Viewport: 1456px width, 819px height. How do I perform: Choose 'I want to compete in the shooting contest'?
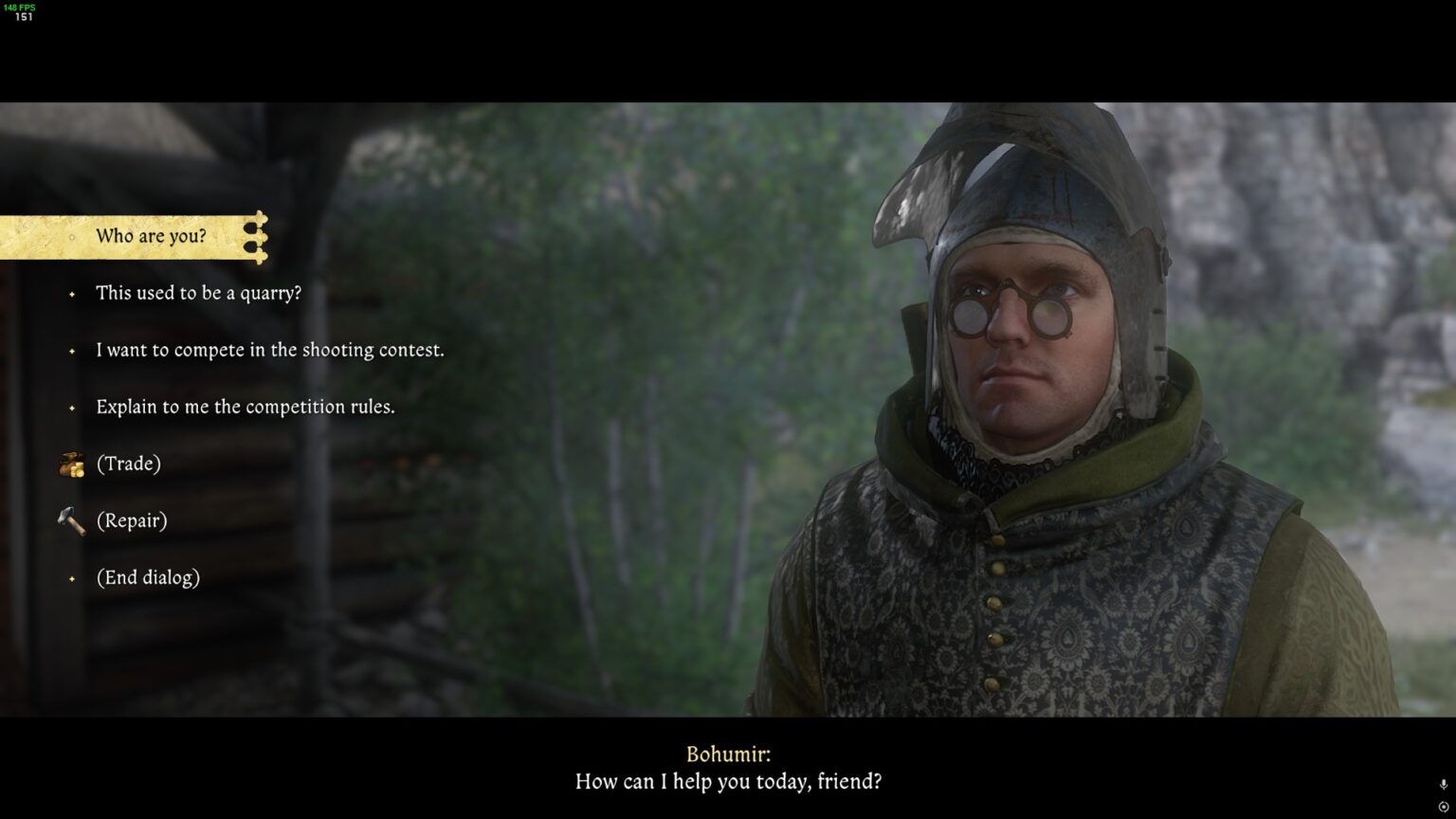pos(269,350)
